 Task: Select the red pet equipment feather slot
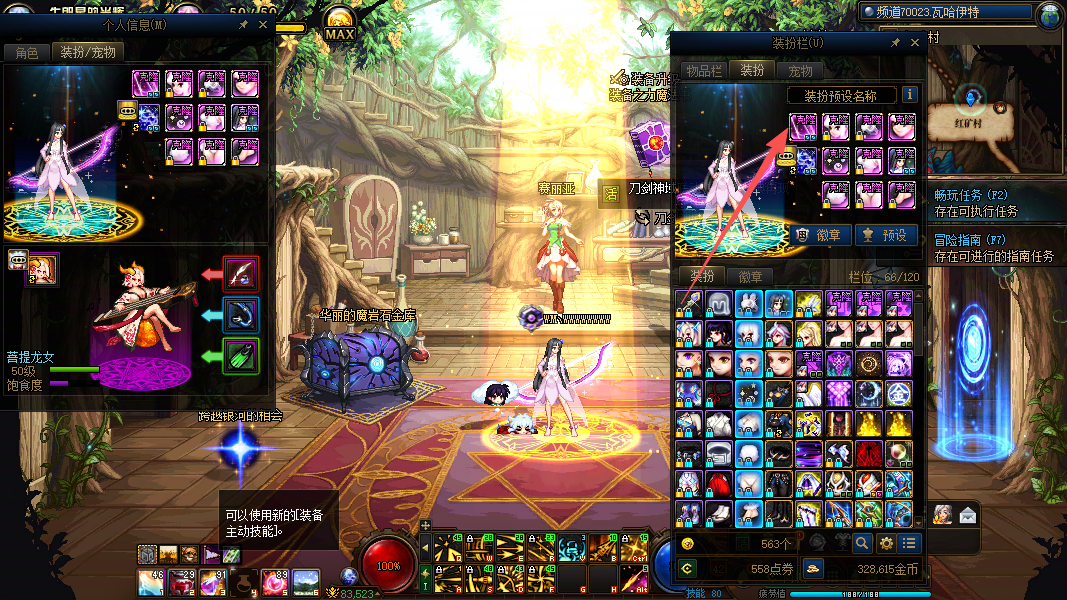click(x=241, y=274)
